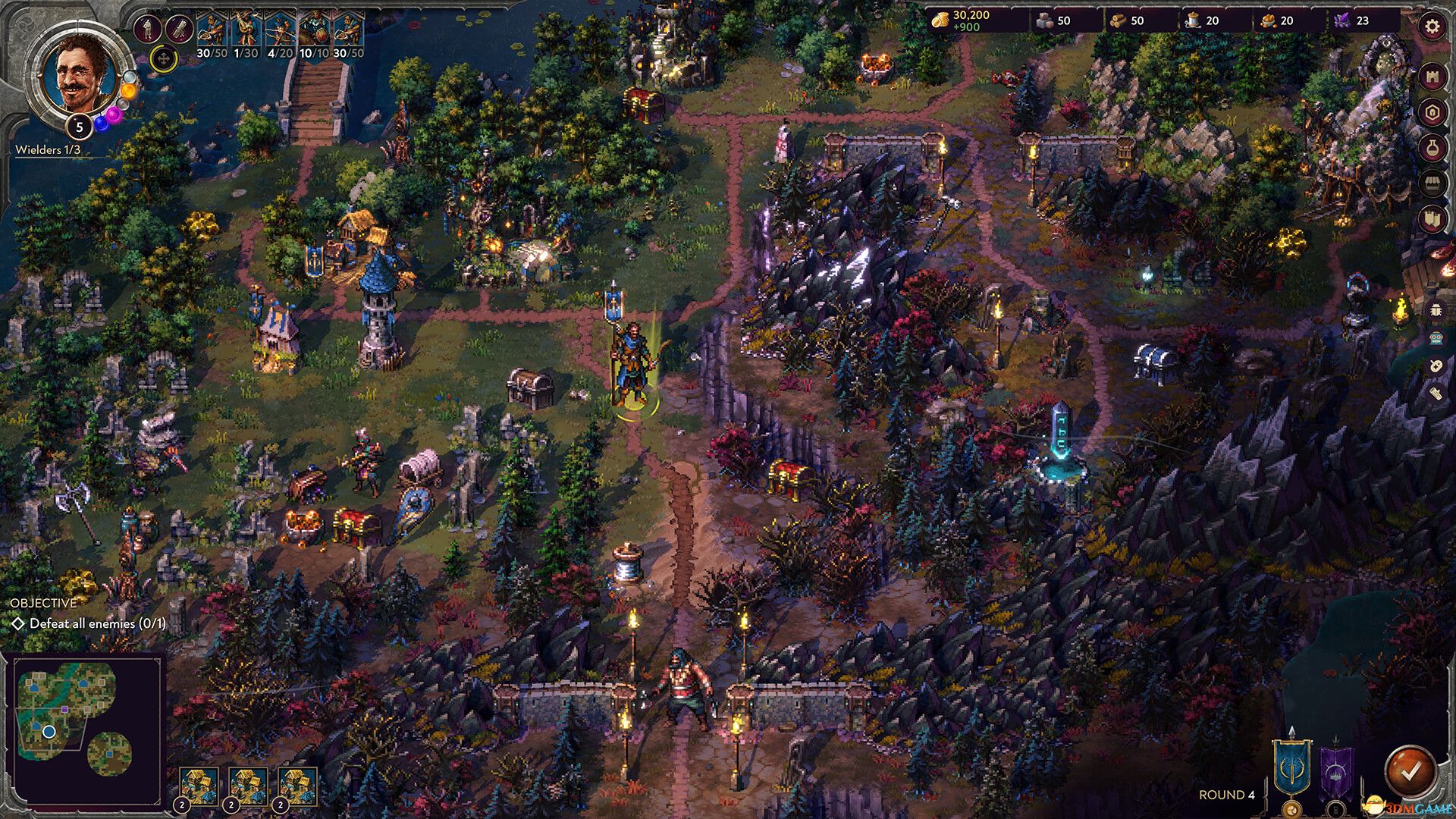Image resolution: width=1456 pixels, height=819 pixels.
Task: Select the bard troop slot showing 1/30
Action: click(x=246, y=30)
